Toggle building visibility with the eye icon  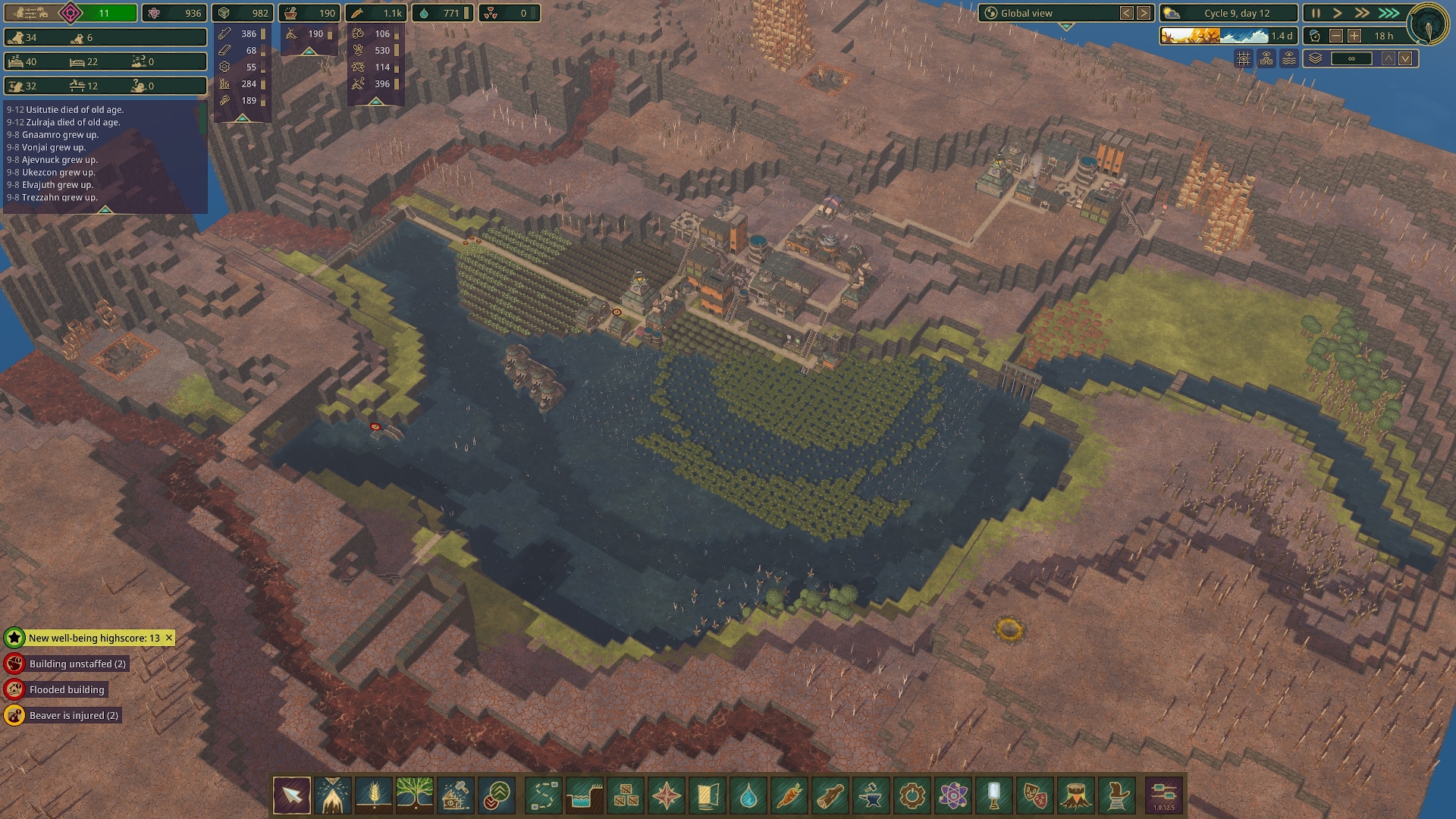[1266, 59]
